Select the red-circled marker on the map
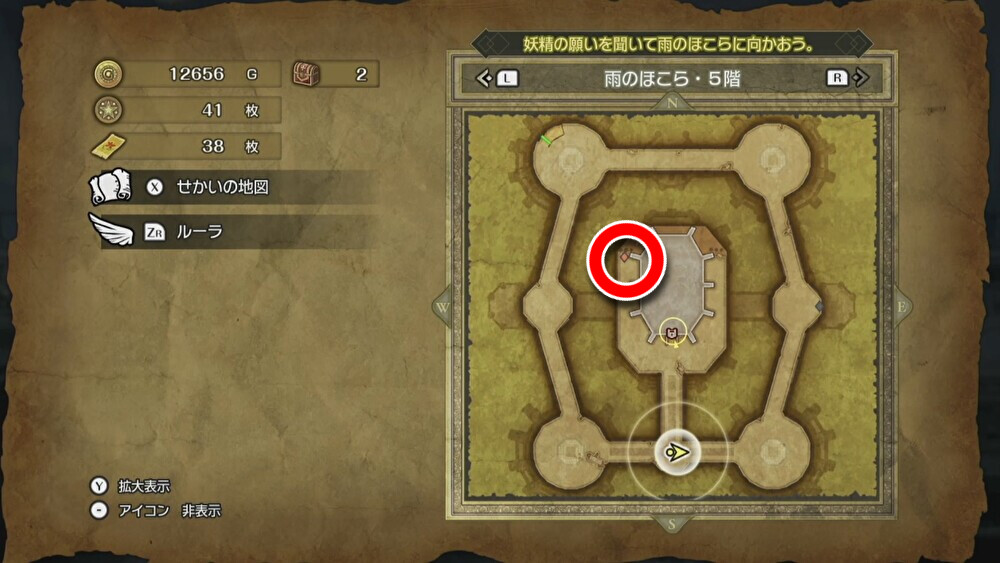 click(x=626, y=258)
